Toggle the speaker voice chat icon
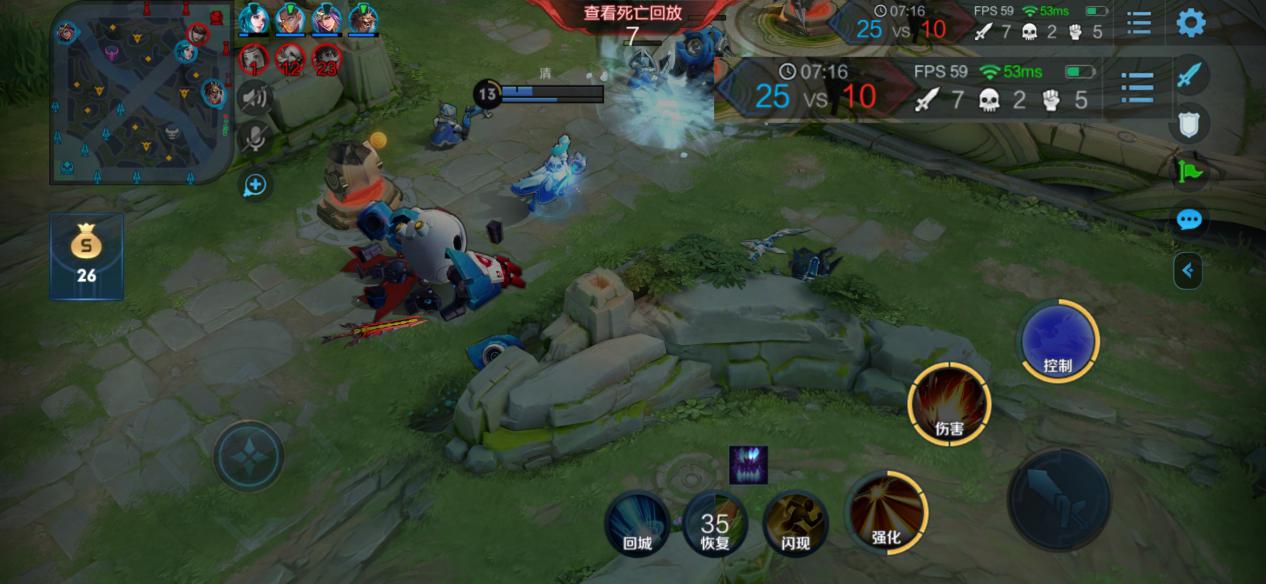This screenshot has width=1266, height=584. pos(255,97)
